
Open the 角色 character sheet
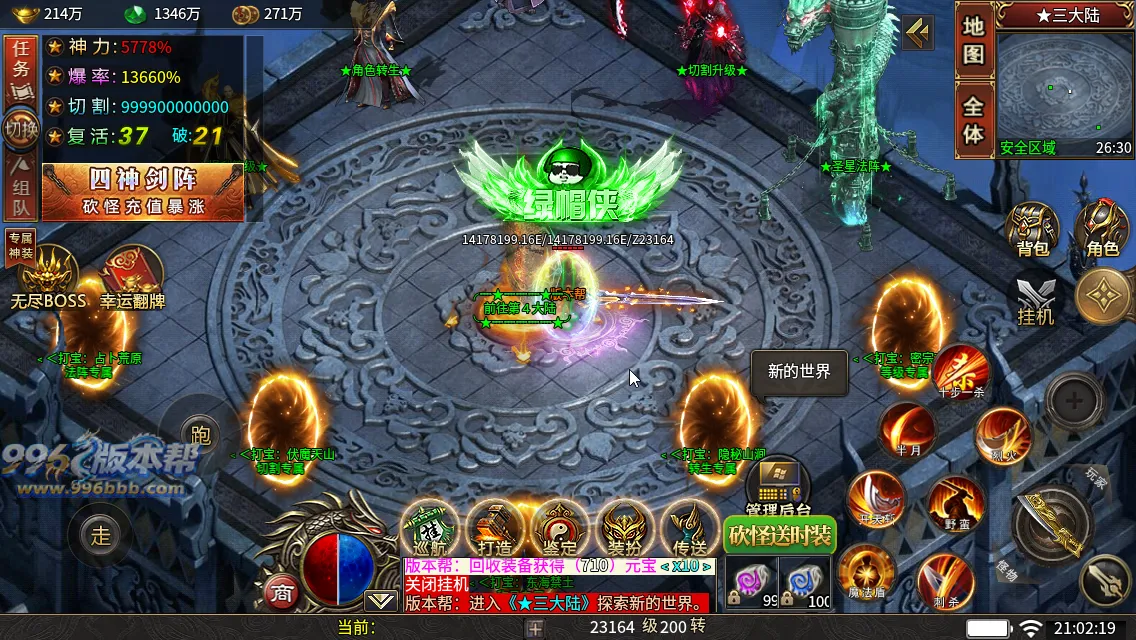(x=1102, y=229)
